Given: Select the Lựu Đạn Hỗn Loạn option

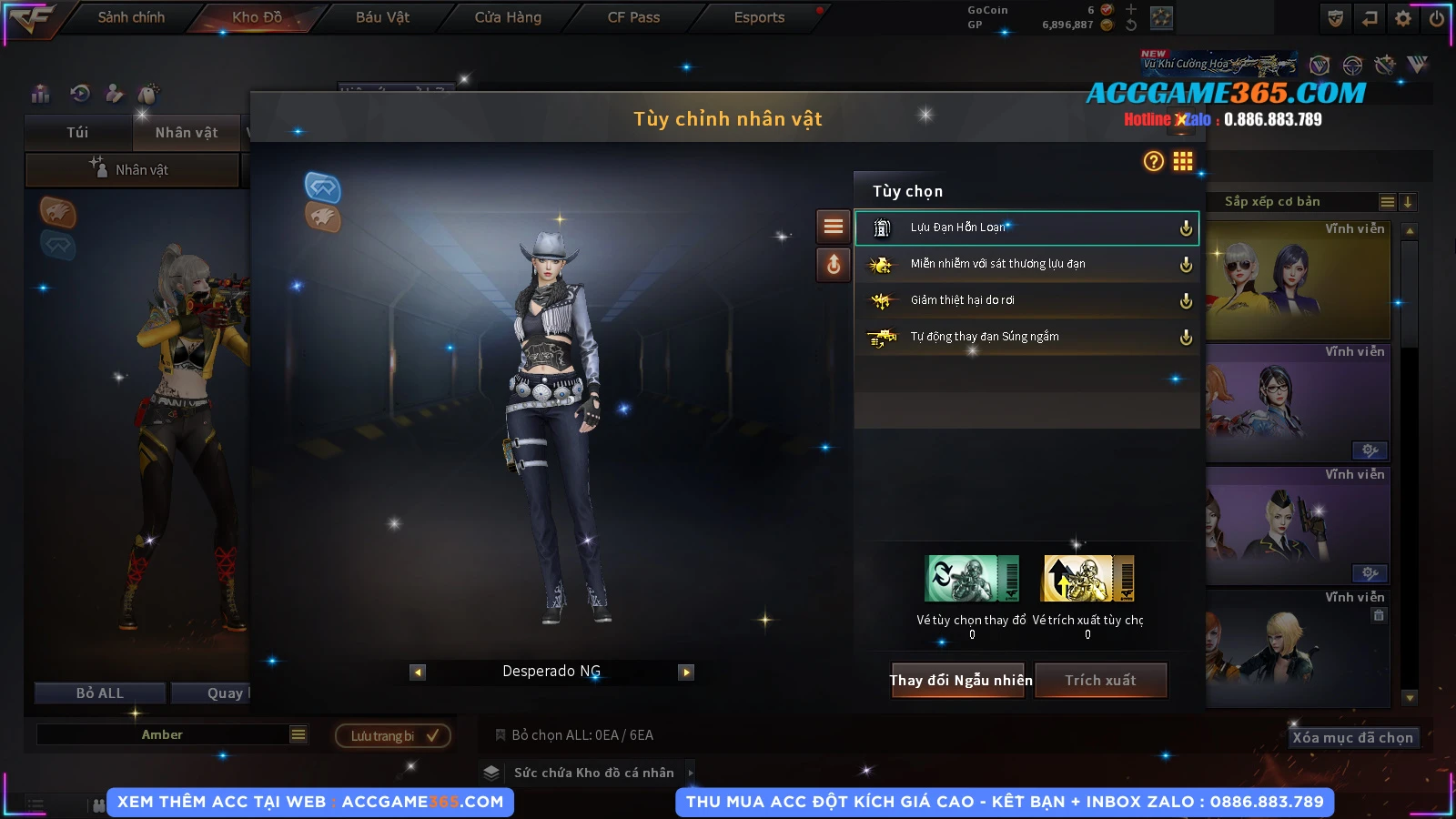Looking at the screenshot, I should click(x=1026, y=227).
